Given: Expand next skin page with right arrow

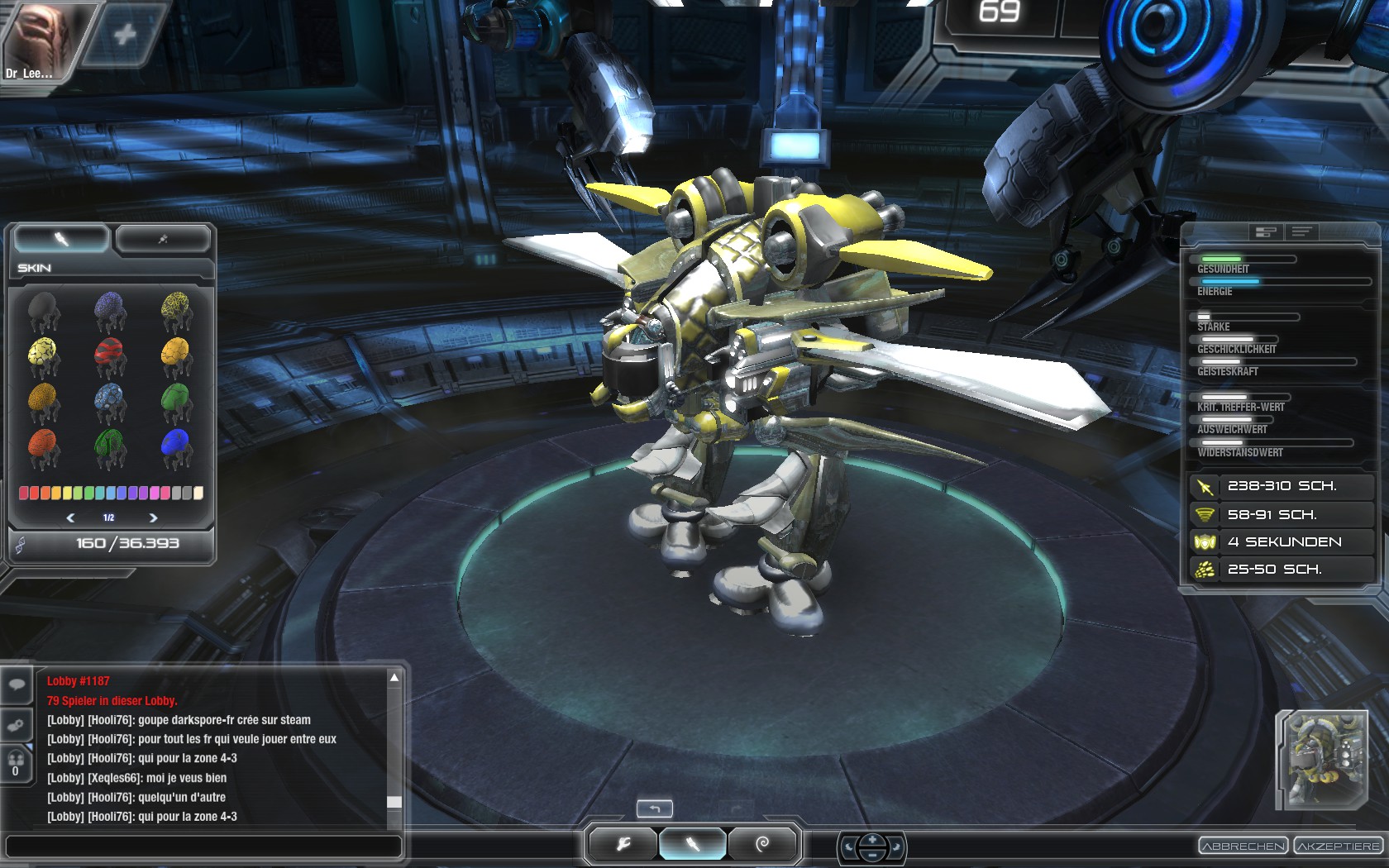Looking at the screenshot, I should (x=153, y=517).
